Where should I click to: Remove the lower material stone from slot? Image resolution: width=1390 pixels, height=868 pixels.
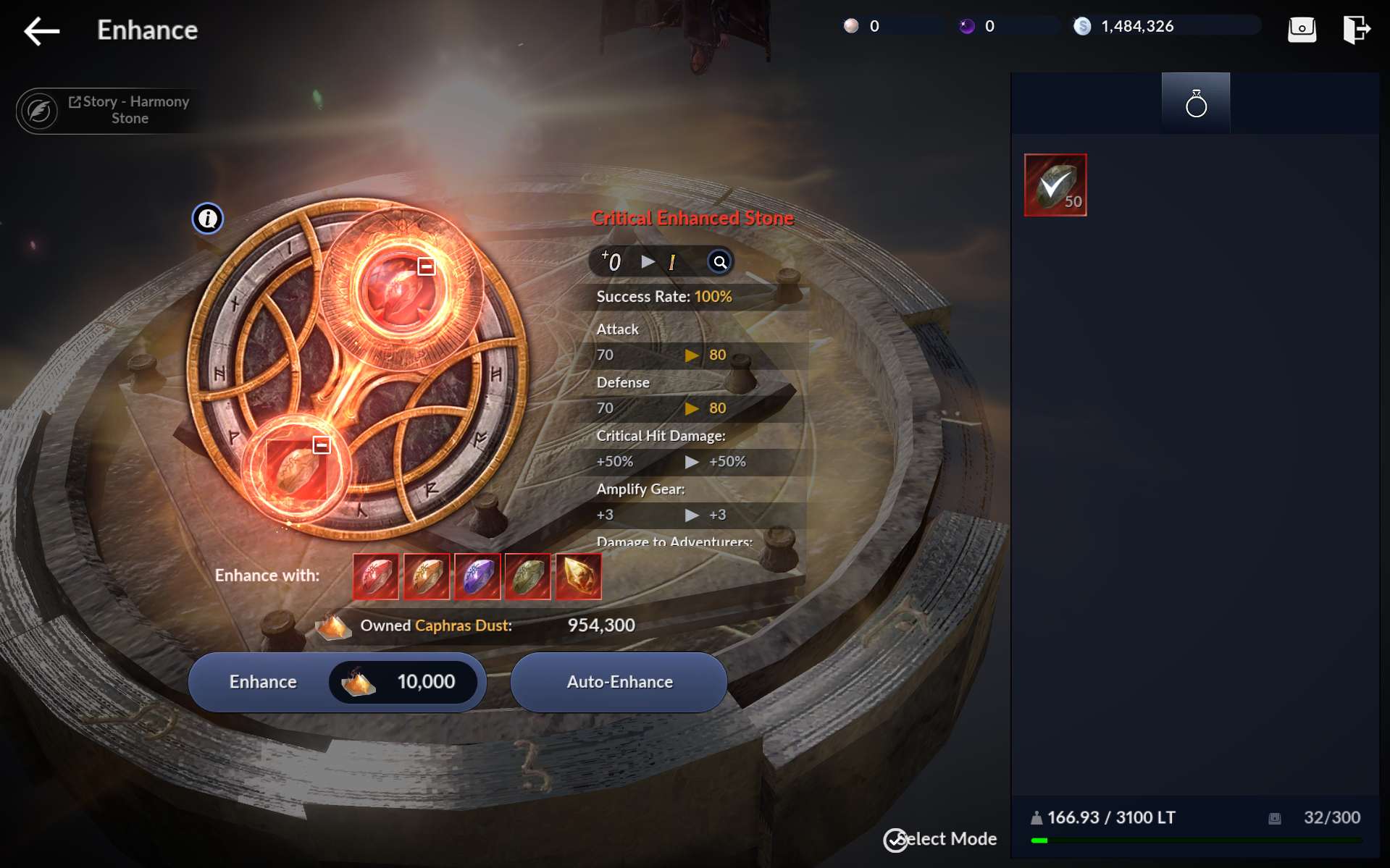click(322, 444)
